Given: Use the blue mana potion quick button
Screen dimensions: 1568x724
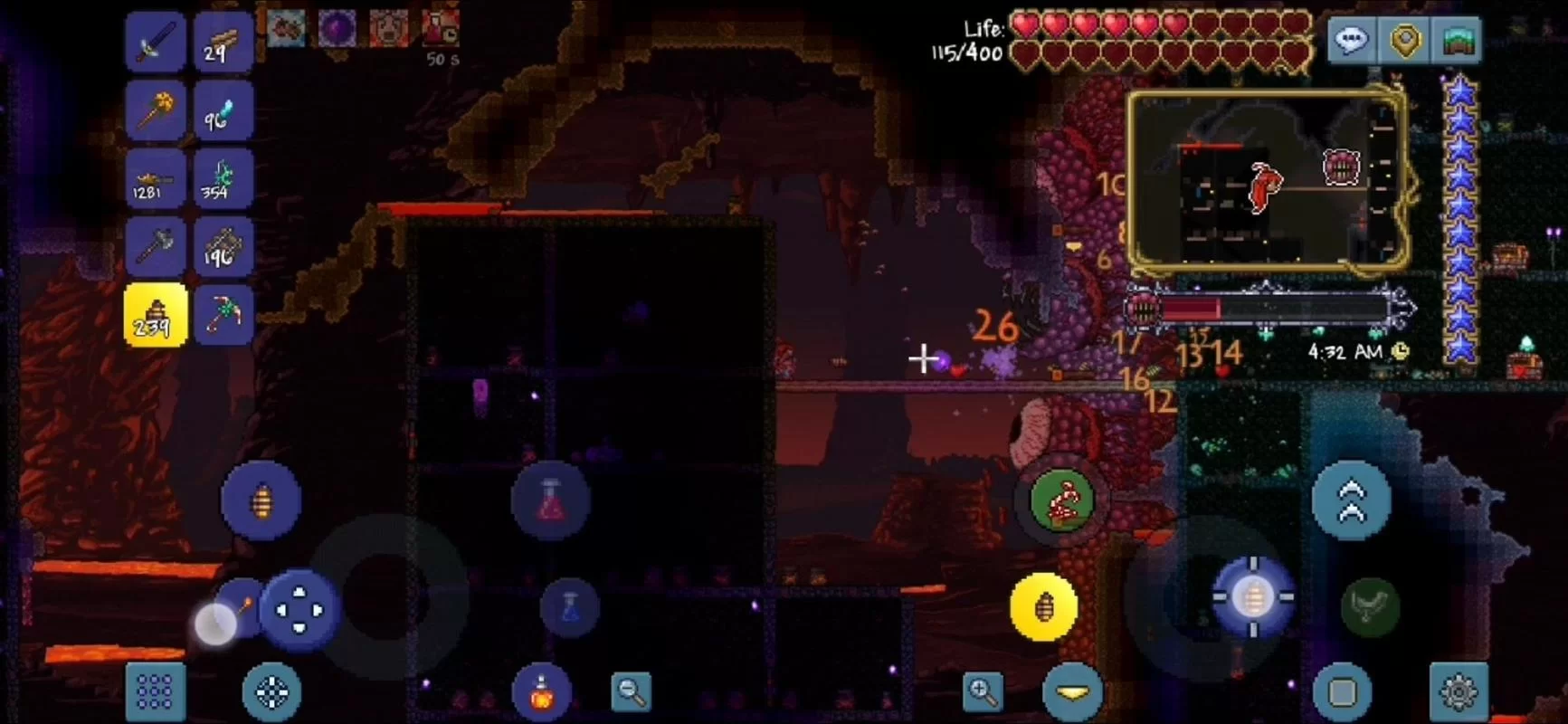Looking at the screenshot, I should point(569,606).
